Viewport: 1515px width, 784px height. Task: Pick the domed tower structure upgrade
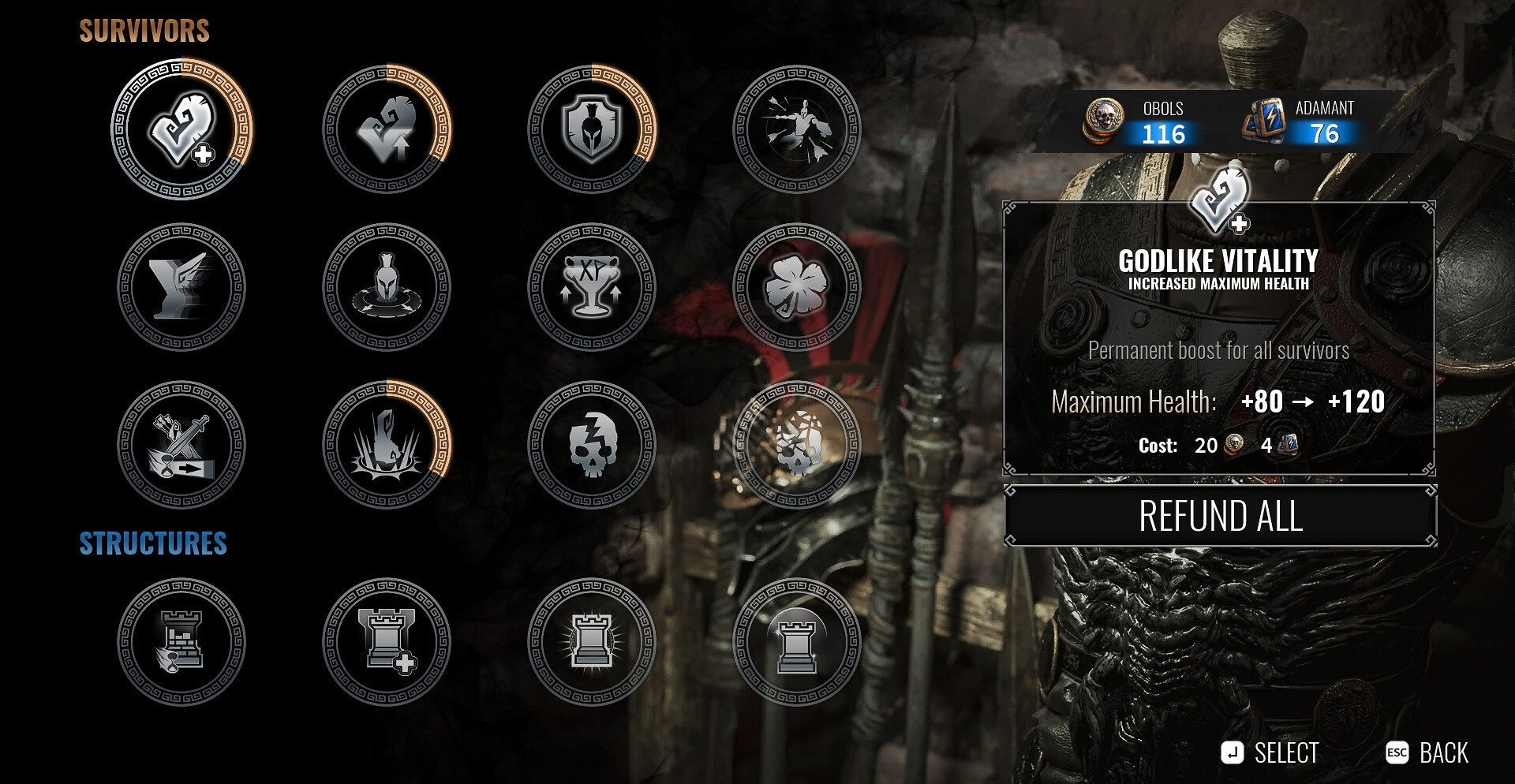(x=797, y=642)
